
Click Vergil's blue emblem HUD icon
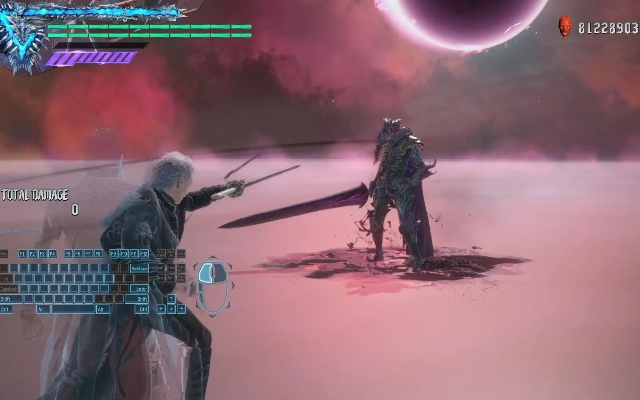(x=20, y=40)
